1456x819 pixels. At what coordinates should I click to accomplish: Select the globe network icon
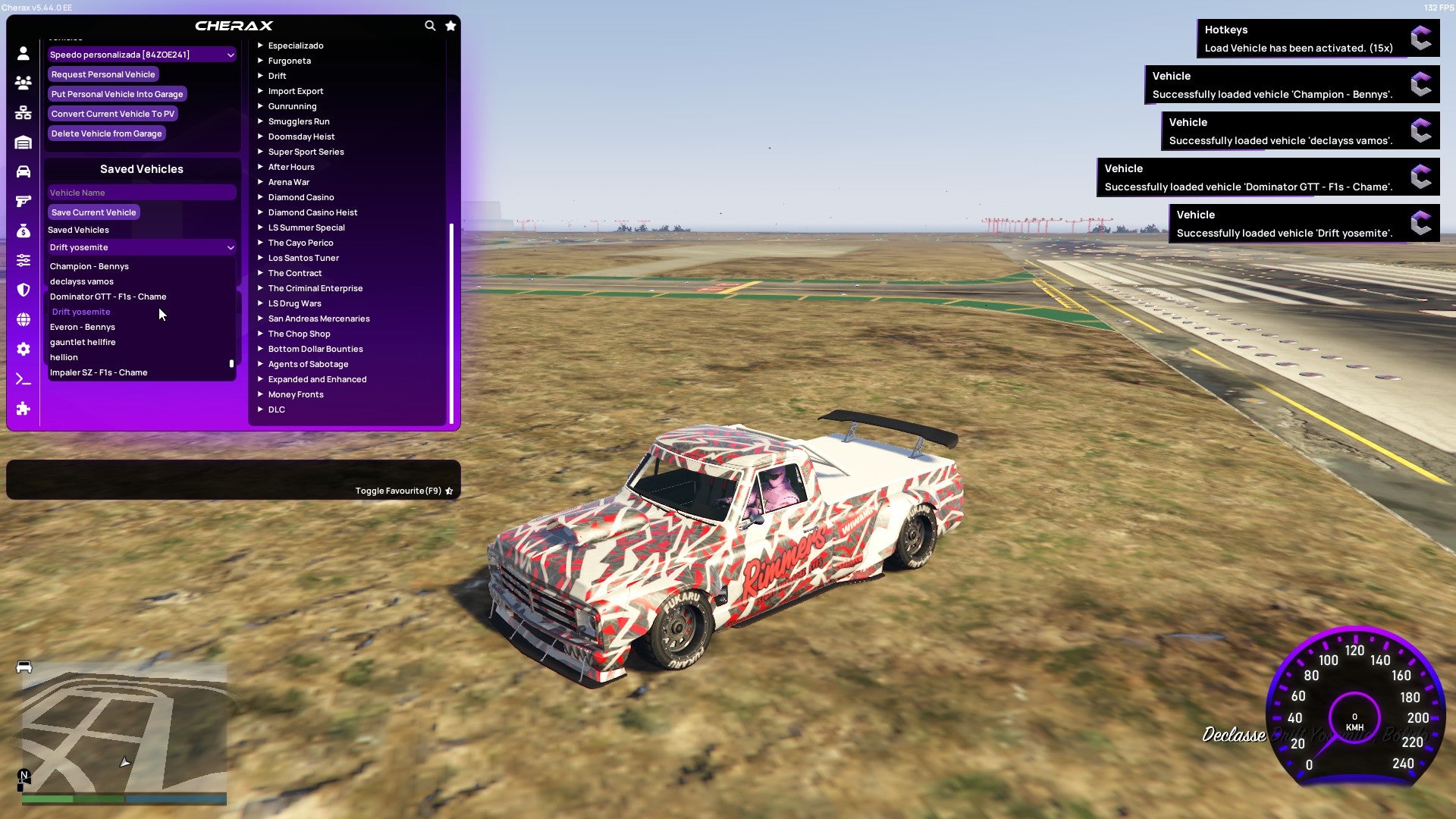tap(23, 319)
